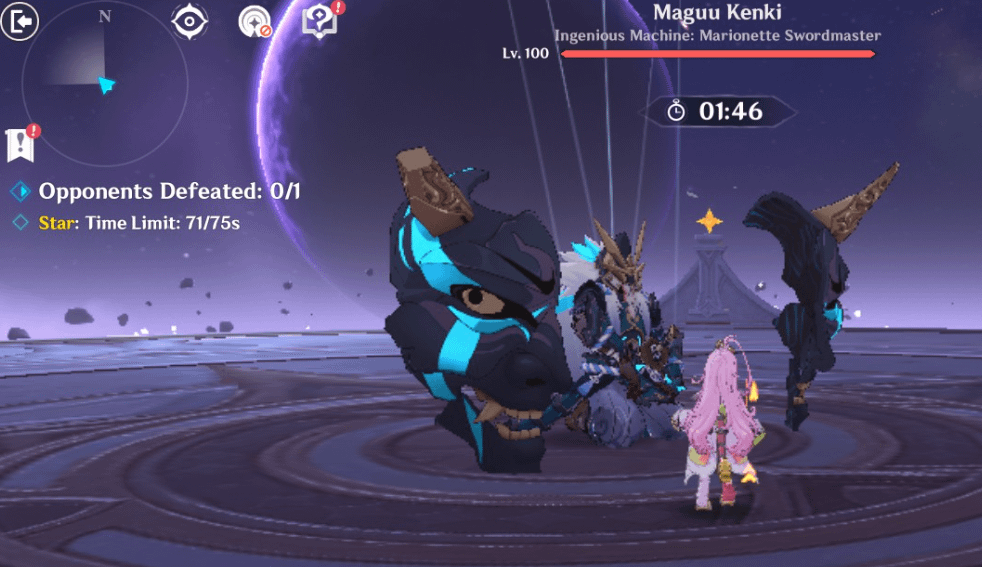Click the disabled wish star icon
Screen dimensions: 982x567
(x=255, y=21)
